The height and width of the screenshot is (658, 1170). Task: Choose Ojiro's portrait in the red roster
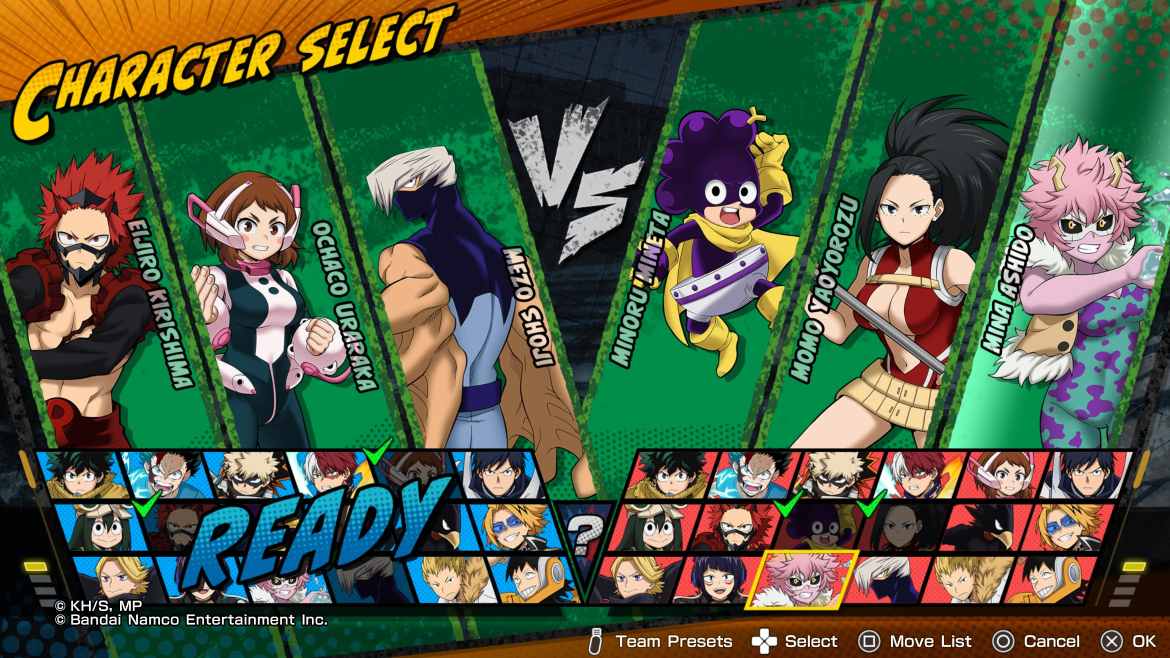pos(965,578)
